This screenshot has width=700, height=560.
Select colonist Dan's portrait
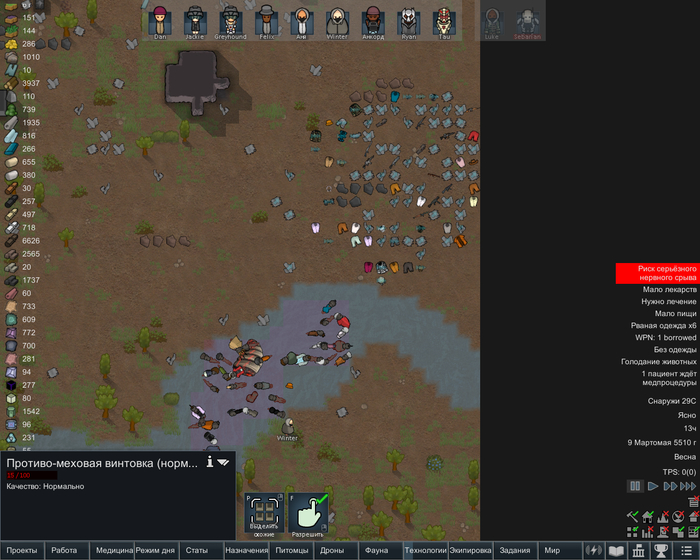tap(160, 20)
